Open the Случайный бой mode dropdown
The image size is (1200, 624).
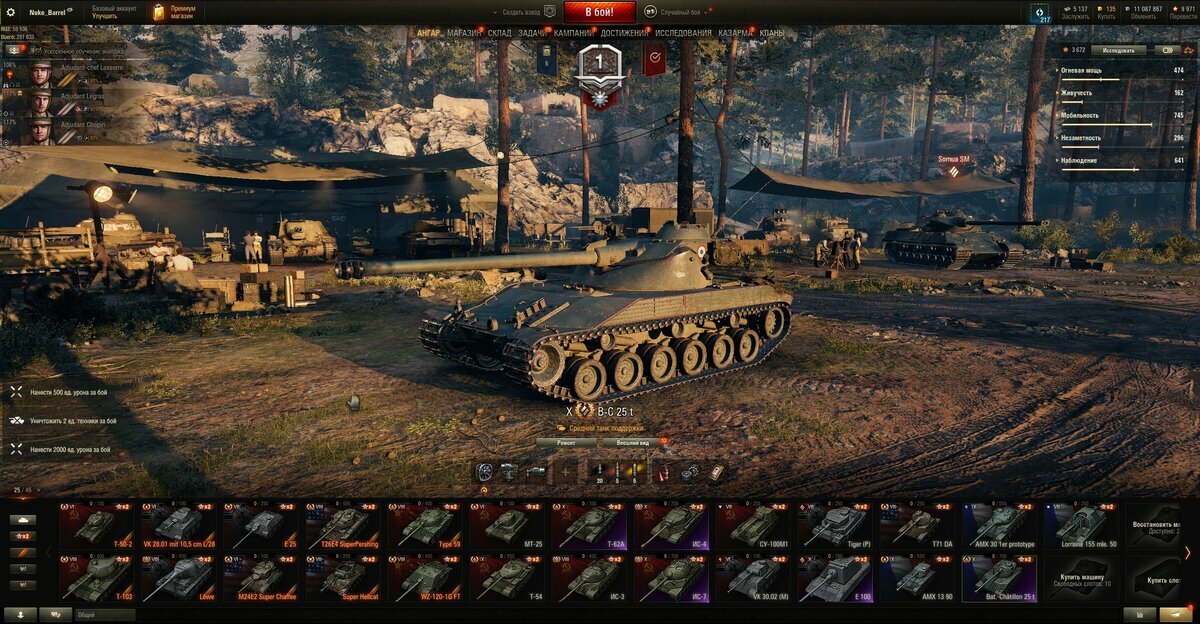click(x=682, y=12)
